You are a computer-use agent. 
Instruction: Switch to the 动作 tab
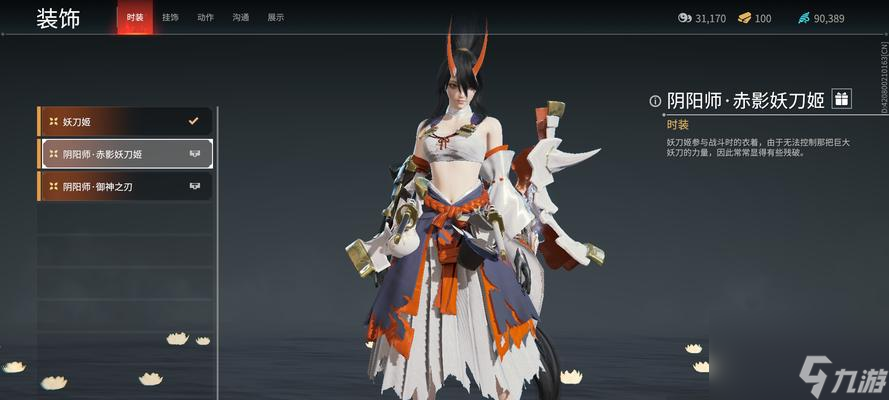pos(205,18)
